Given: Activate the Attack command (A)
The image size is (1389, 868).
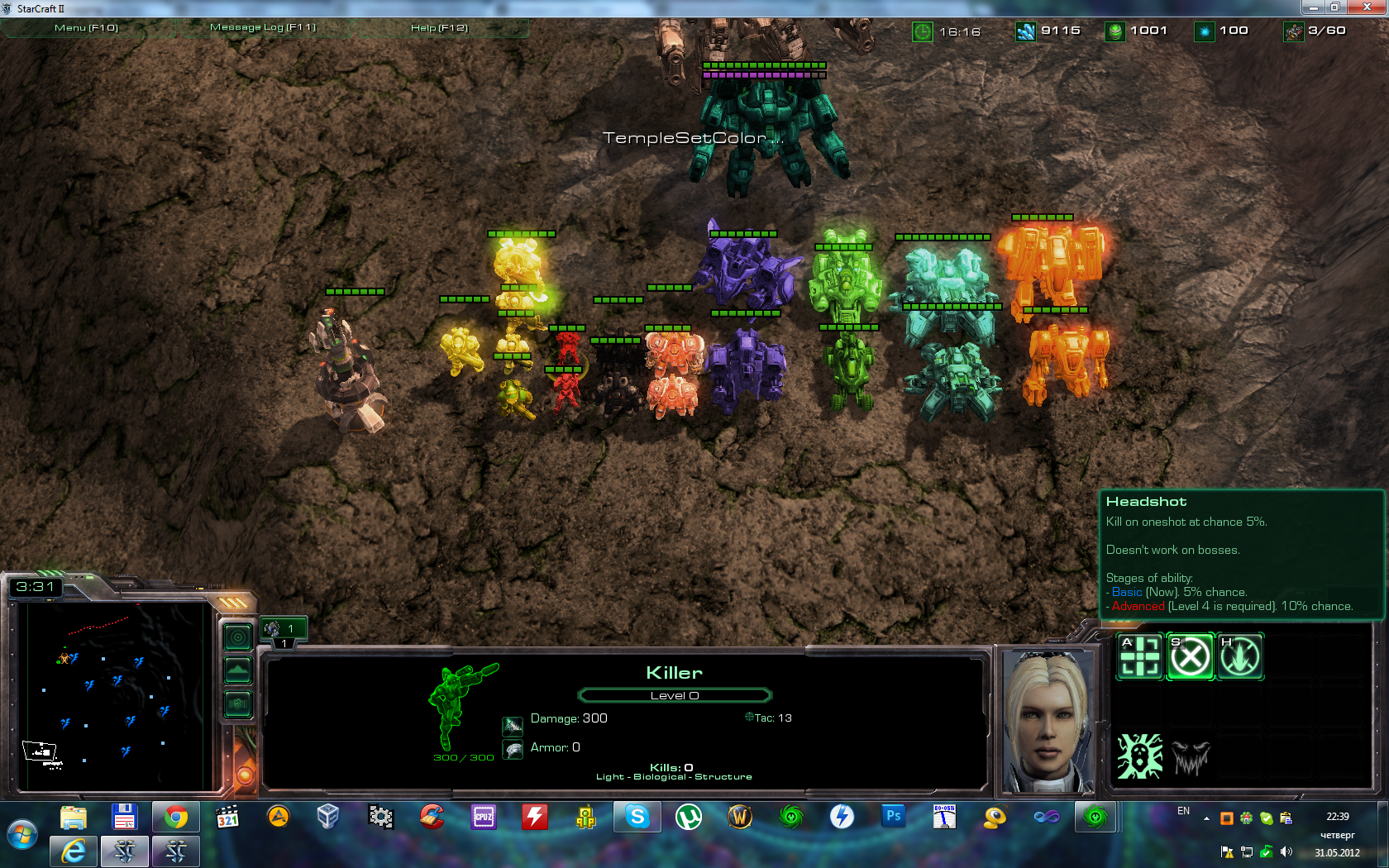Looking at the screenshot, I should pos(1140,657).
